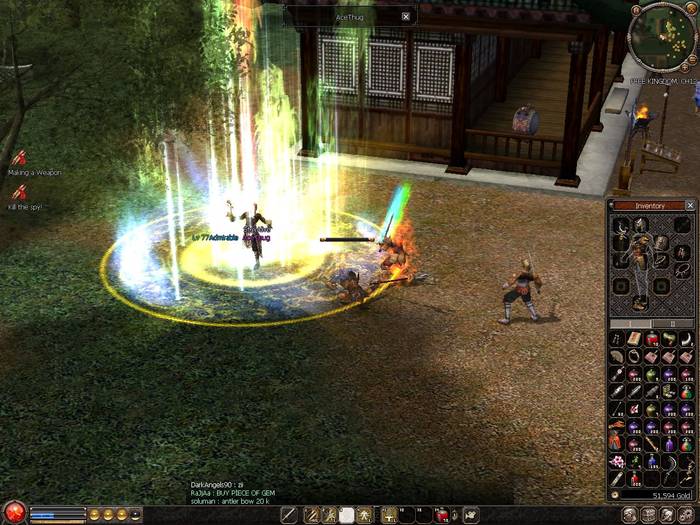Select the pink flower item in inventory
The width and height of the screenshot is (700, 525).
coord(618,461)
